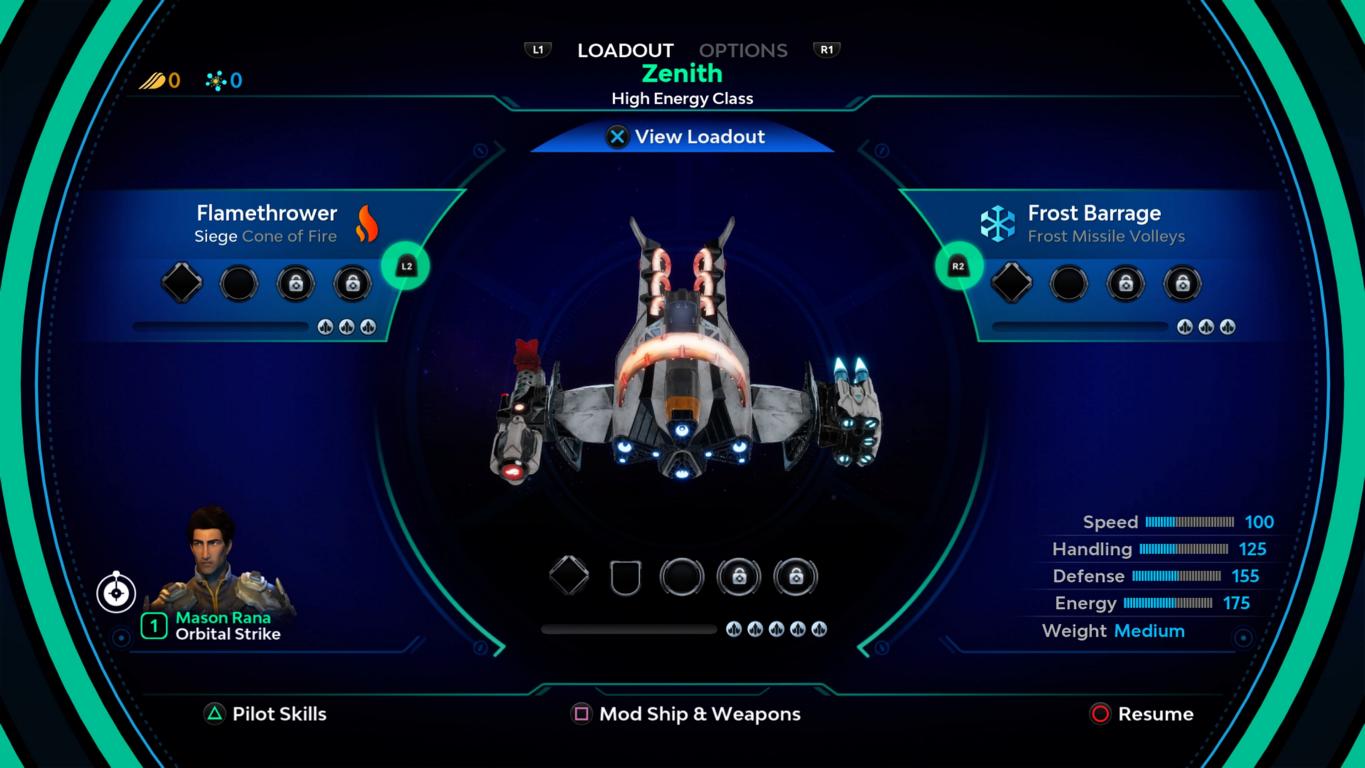Click the Orbital Strike ability icon
The image size is (1365, 768).
116,593
